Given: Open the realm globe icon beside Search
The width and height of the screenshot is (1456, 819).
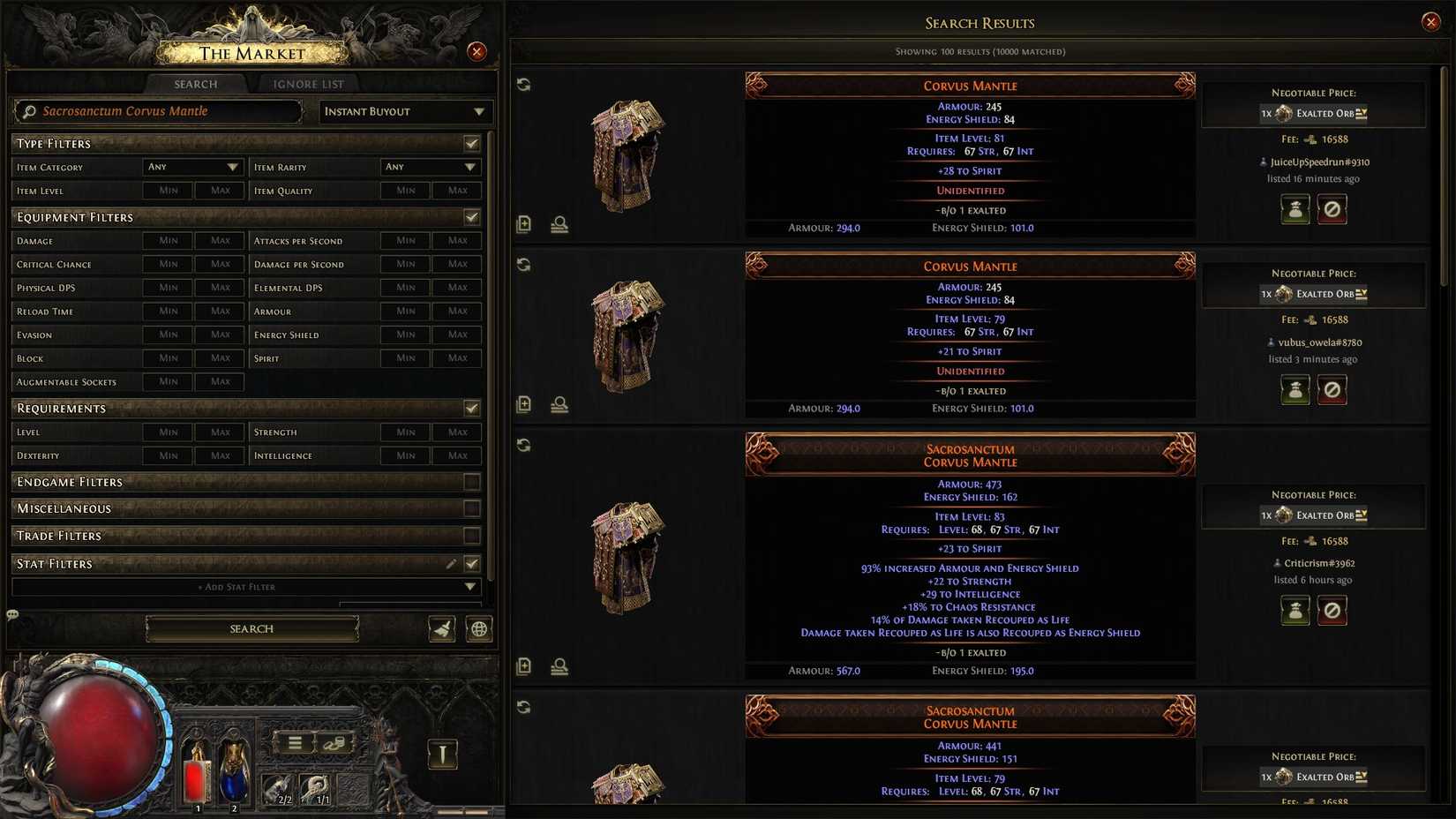Looking at the screenshot, I should 478,628.
